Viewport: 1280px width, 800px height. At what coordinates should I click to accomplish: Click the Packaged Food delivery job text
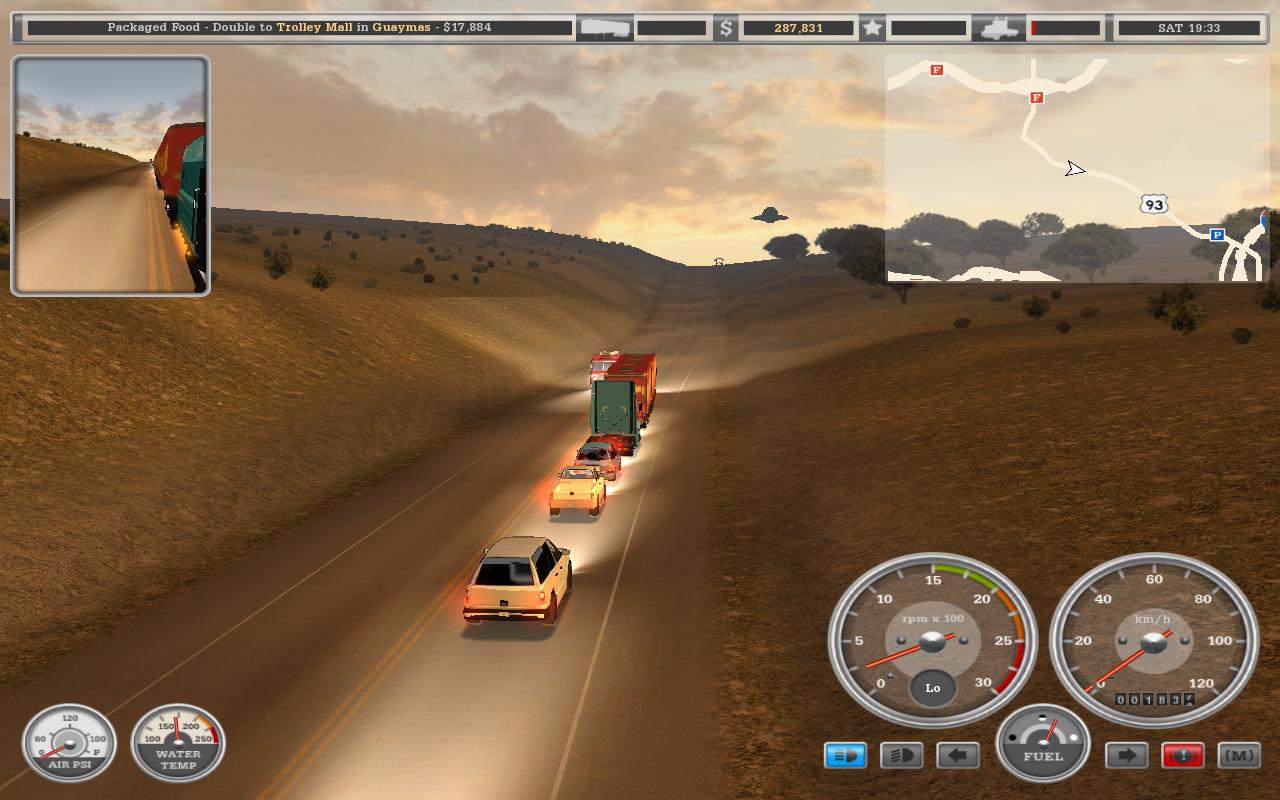[299, 27]
